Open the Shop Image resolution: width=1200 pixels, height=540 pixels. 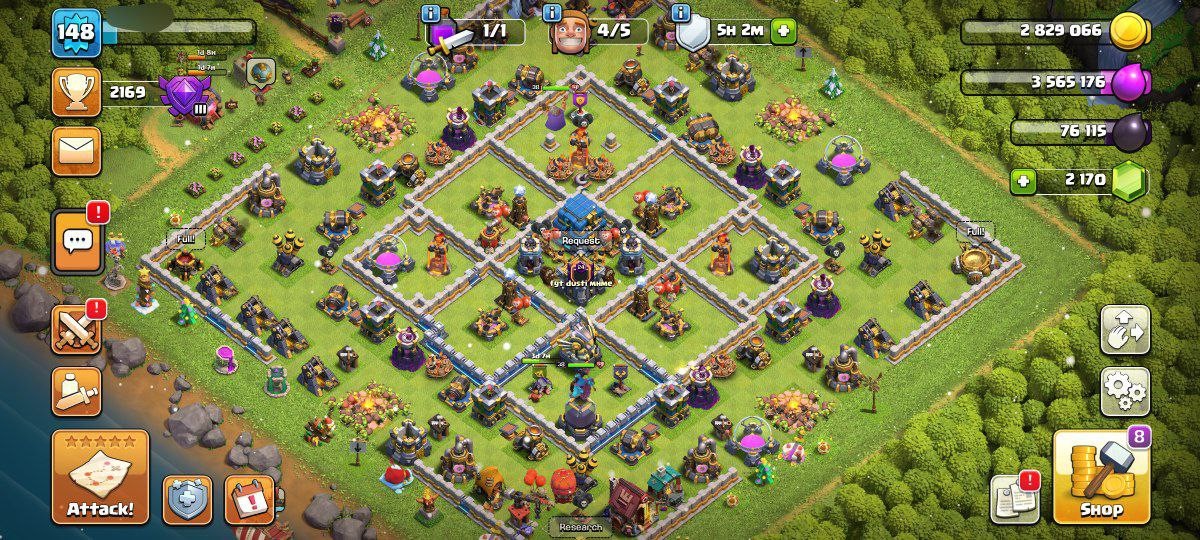pos(1100,478)
